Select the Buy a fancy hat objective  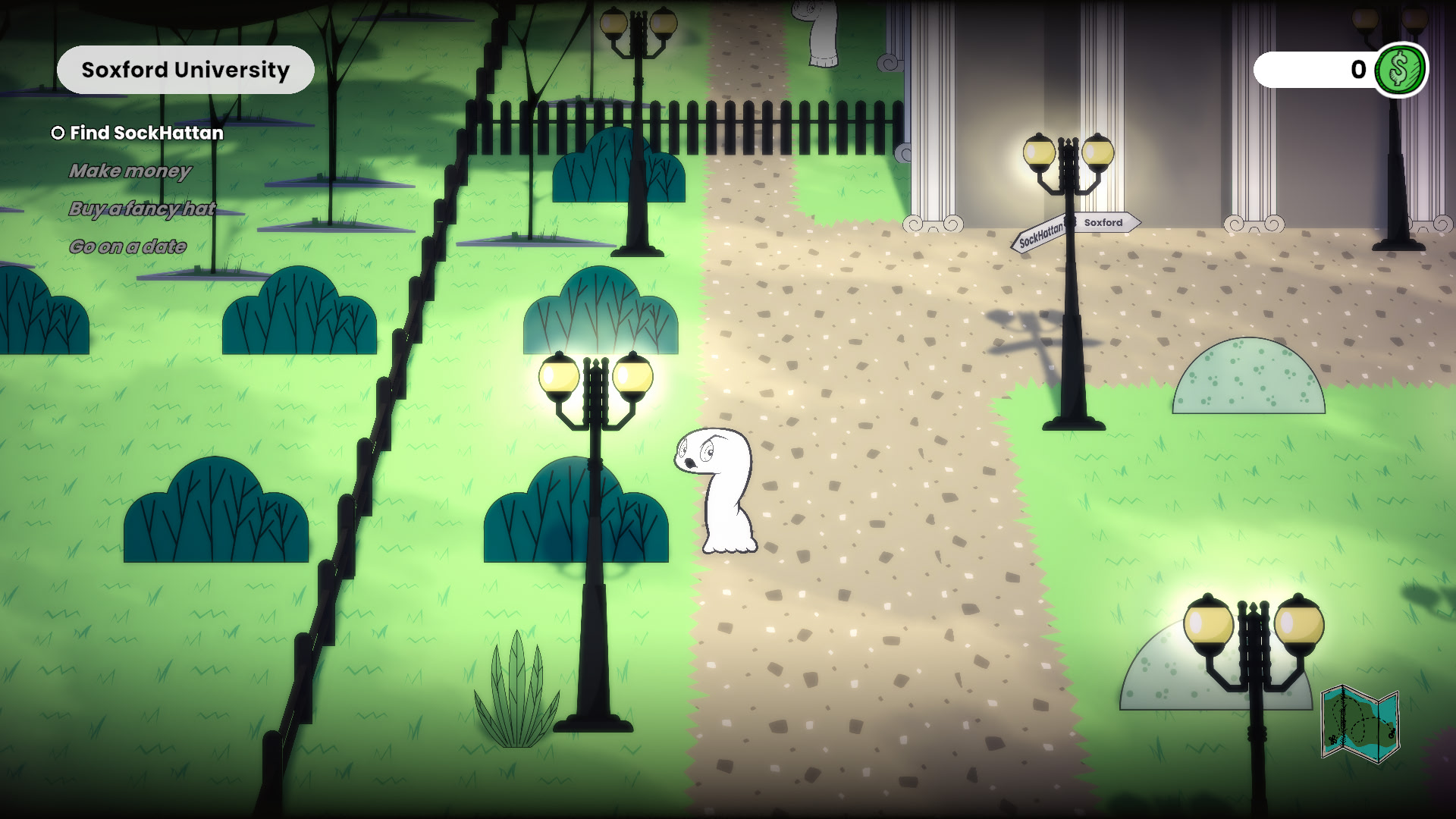point(143,209)
